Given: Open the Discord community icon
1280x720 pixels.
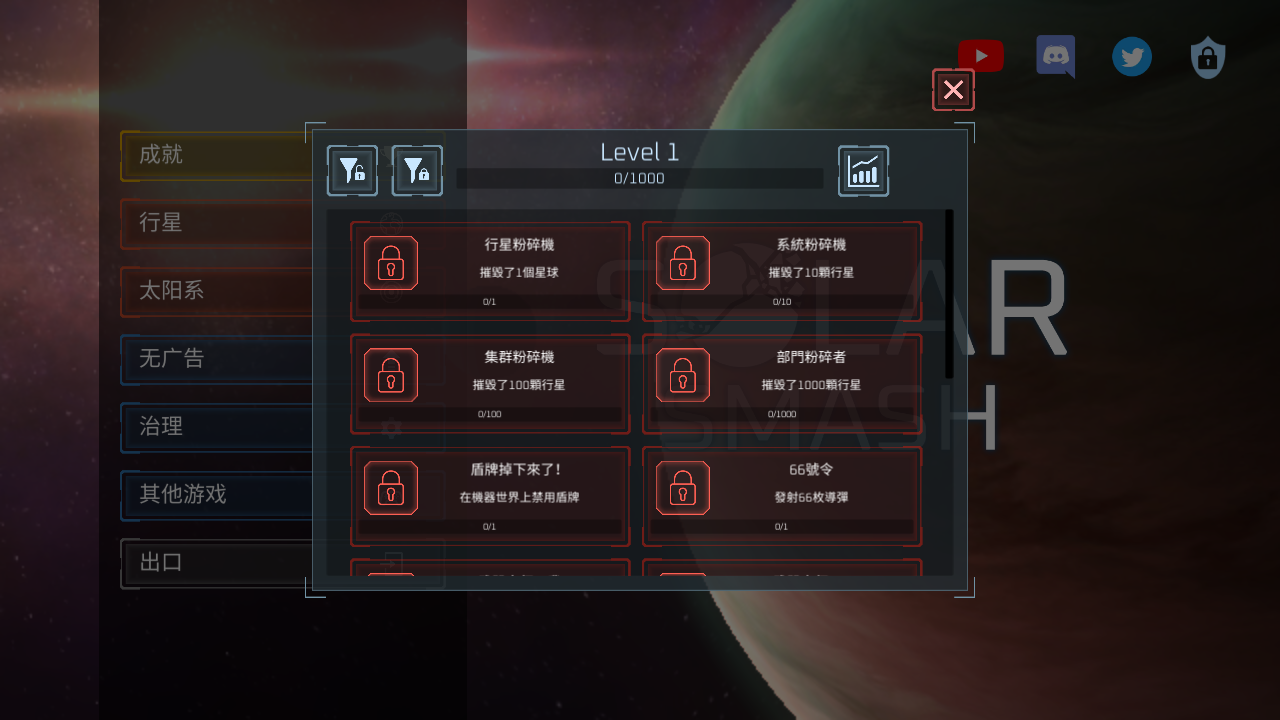Looking at the screenshot, I should (x=1056, y=56).
